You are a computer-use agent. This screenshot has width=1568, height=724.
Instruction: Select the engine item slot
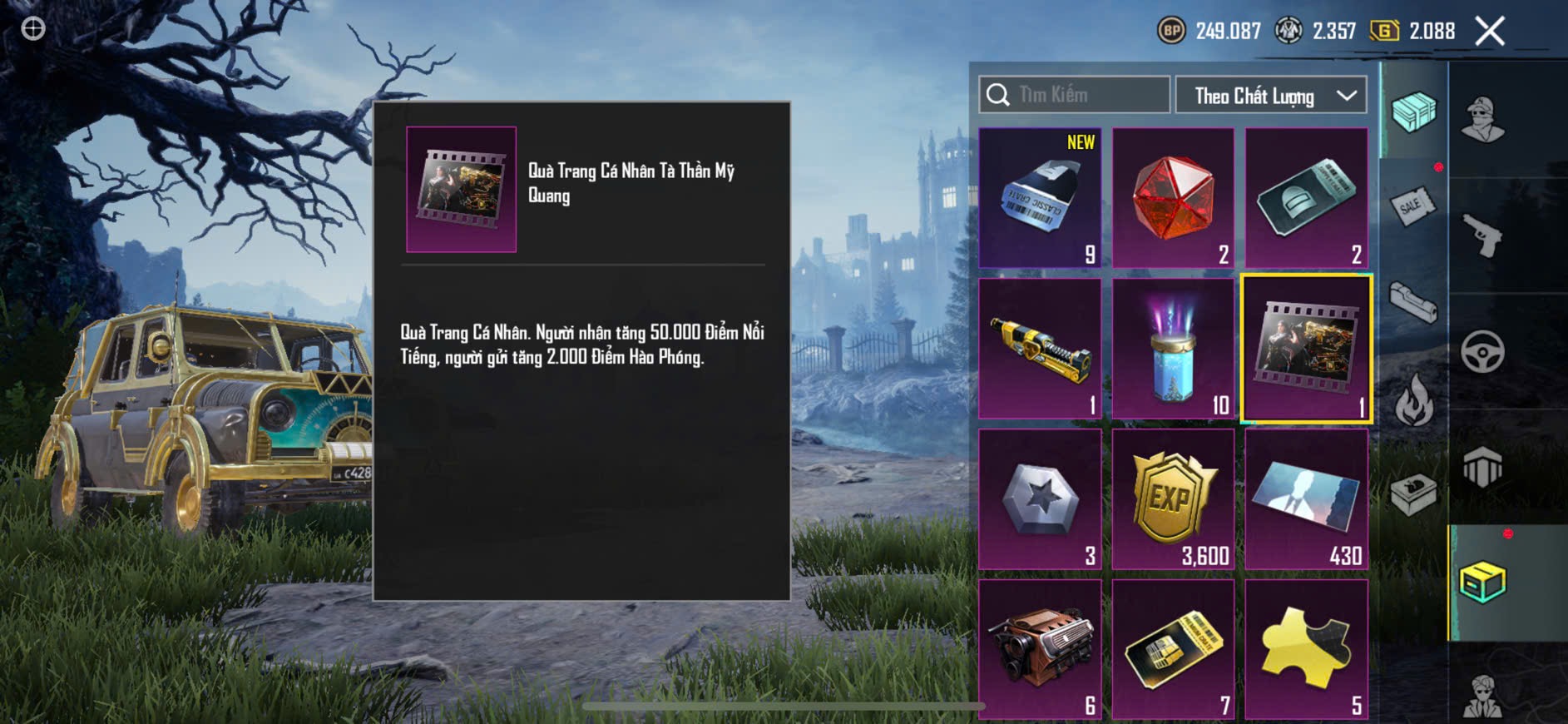pyautogui.click(x=1040, y=649)
